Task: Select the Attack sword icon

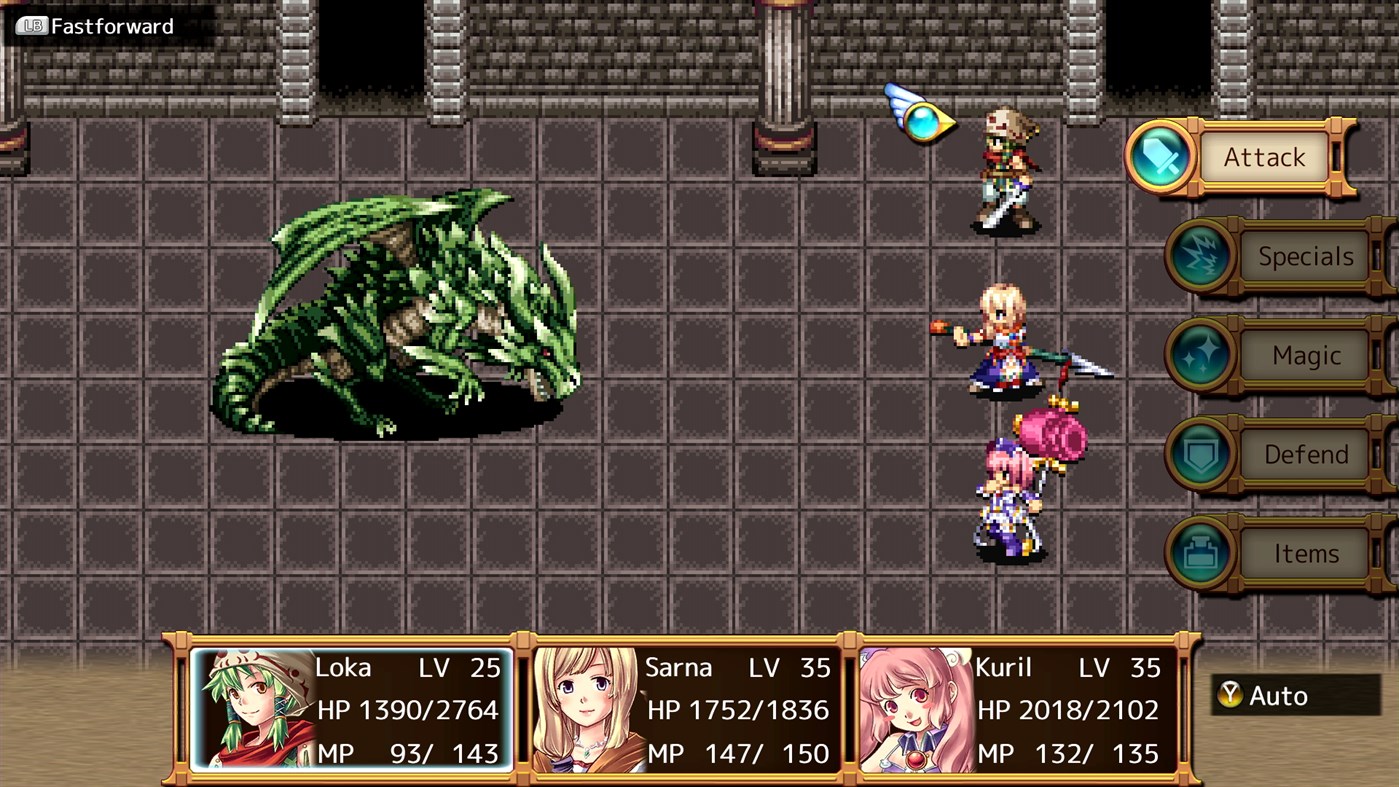Action: (x=1159, y=157)
